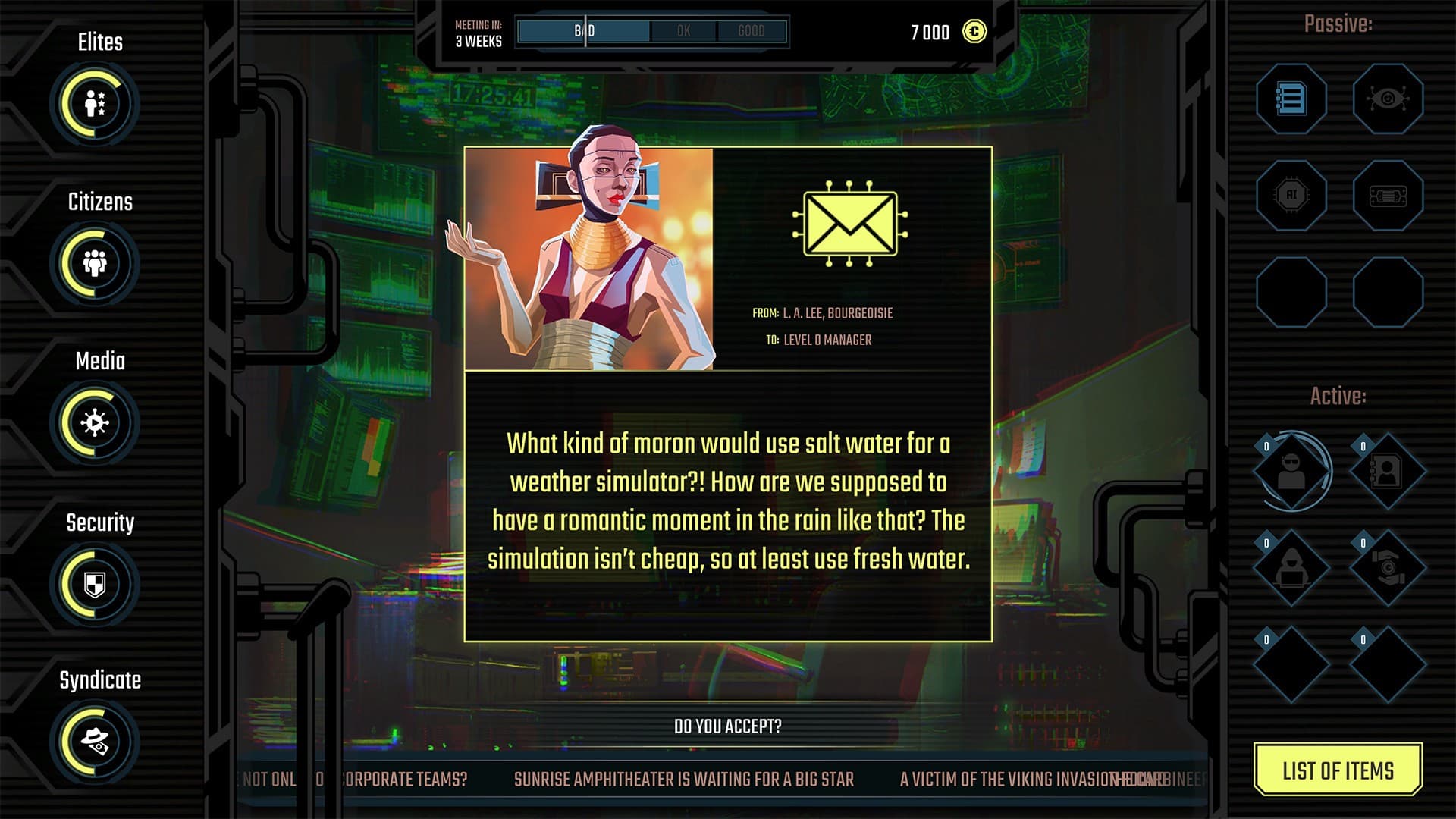
Task: Open the List of Items
Action: tap(1338, 770)
